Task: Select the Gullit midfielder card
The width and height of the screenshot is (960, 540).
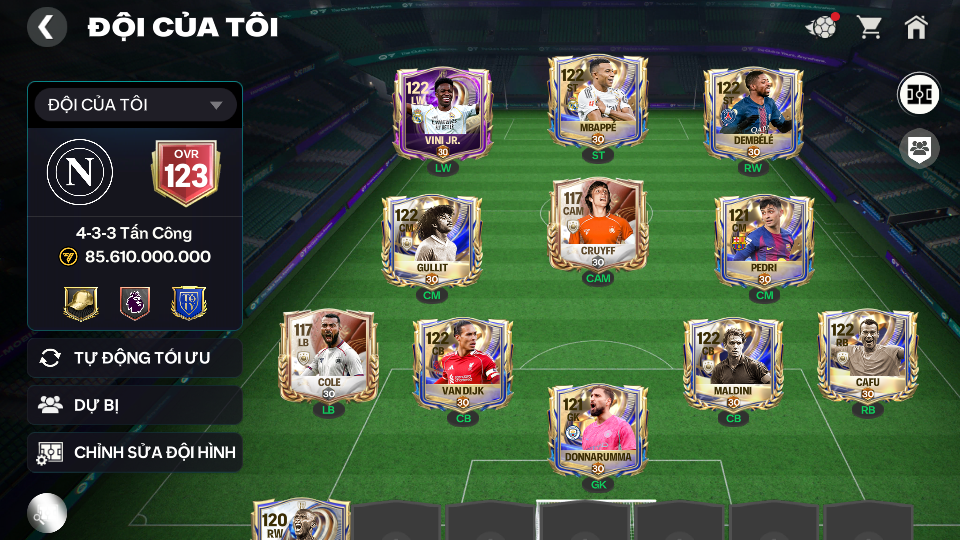Action: 432,240
